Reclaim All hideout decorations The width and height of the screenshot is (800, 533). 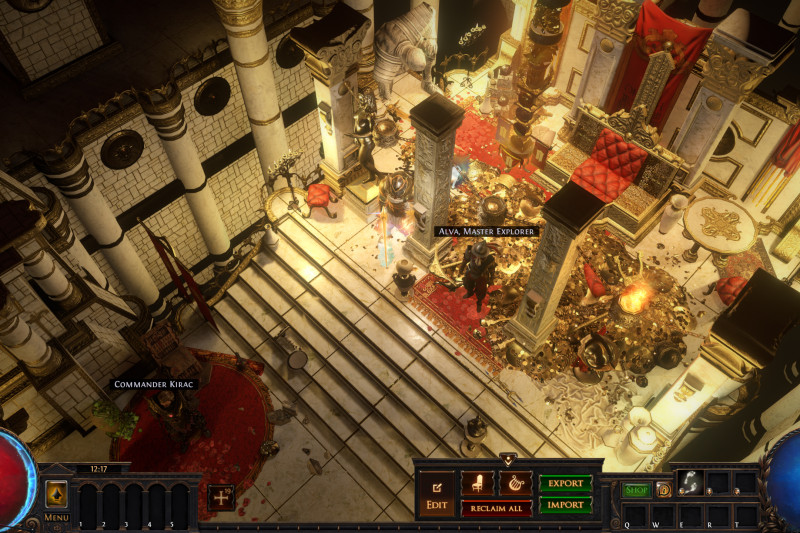click(x=496, y=508)
